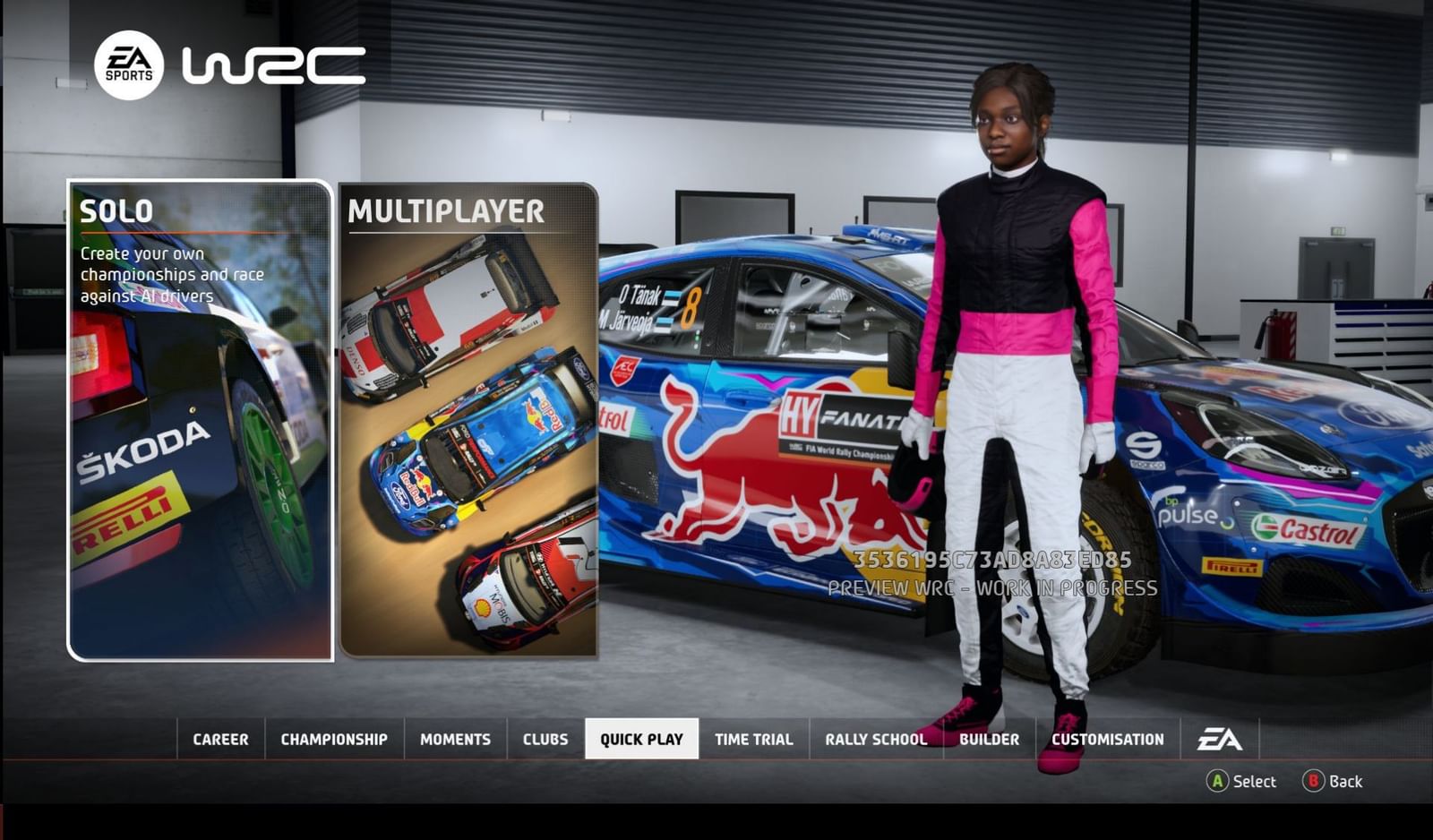Open the BUILDER tab

989,739
